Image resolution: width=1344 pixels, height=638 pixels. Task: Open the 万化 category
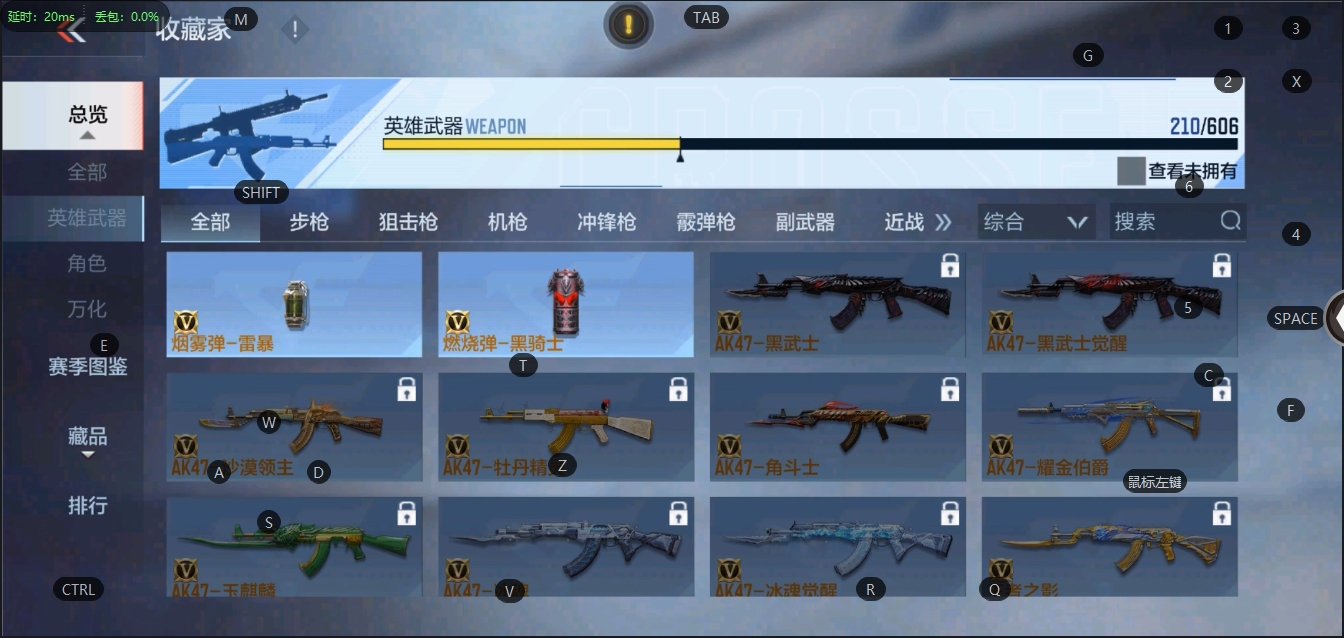[x=87, y=309]
